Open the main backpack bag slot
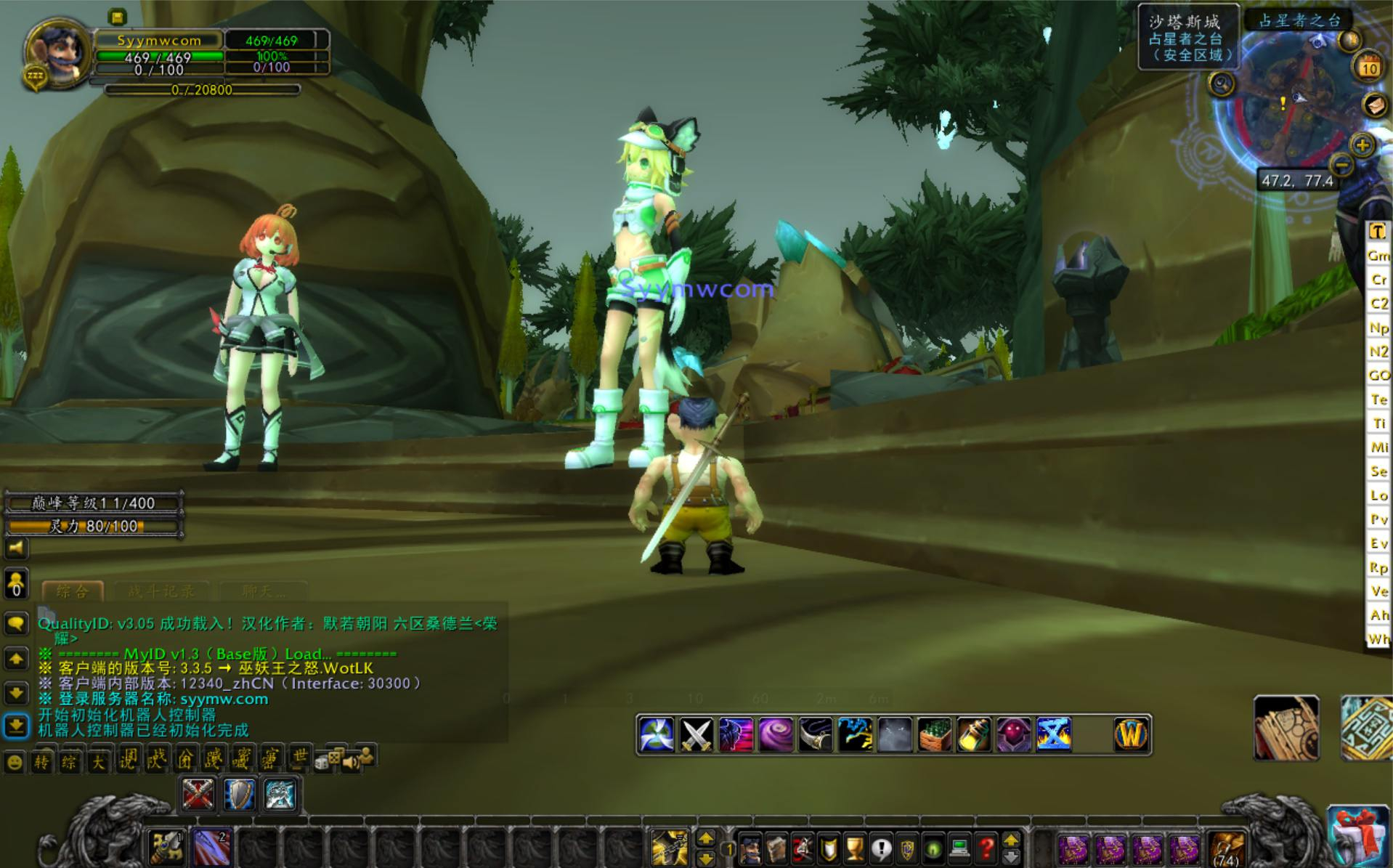Screen dimensions: 1393x868 coord(1227,848)
